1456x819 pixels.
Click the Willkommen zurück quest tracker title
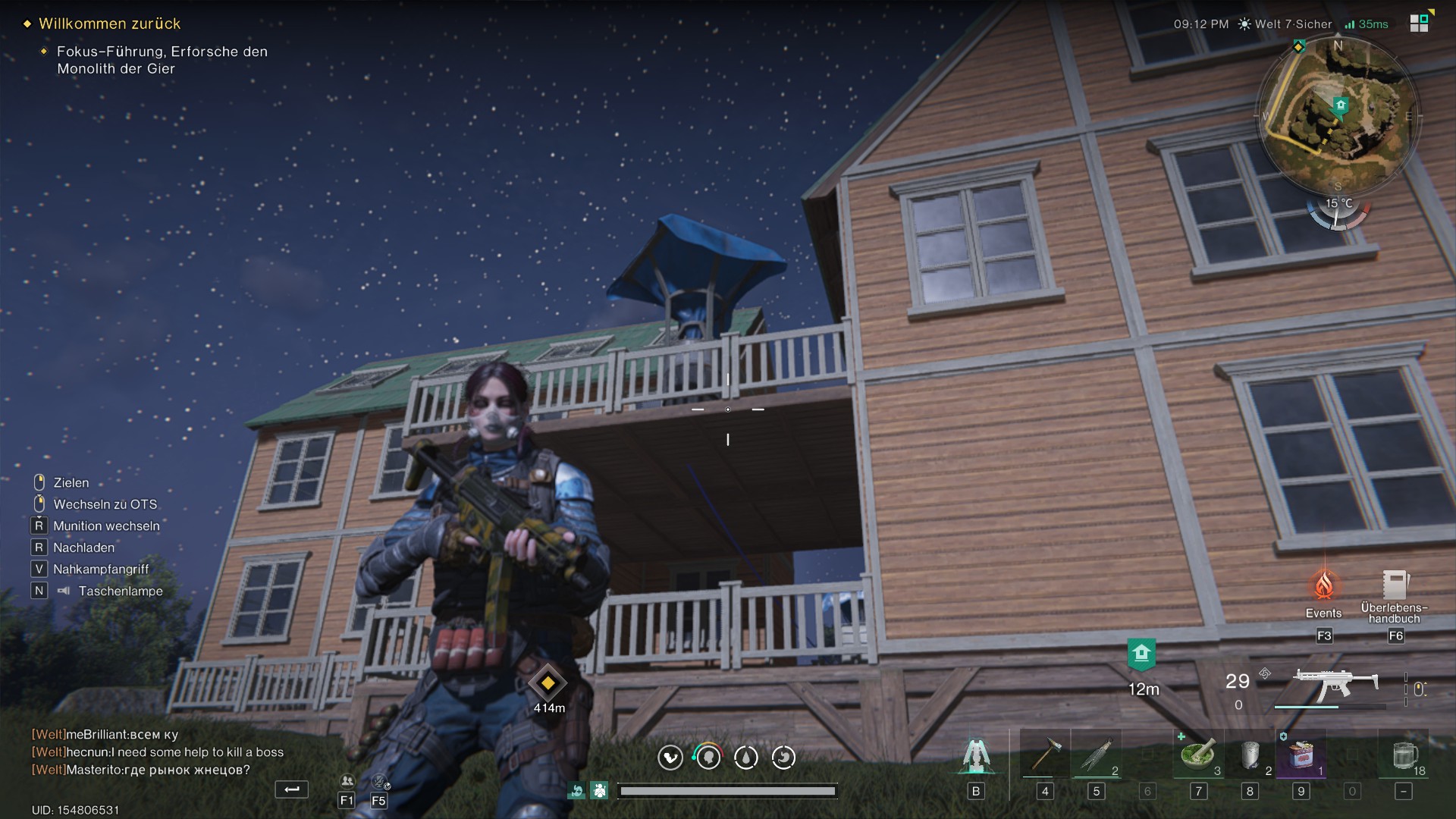click(109, 24)
